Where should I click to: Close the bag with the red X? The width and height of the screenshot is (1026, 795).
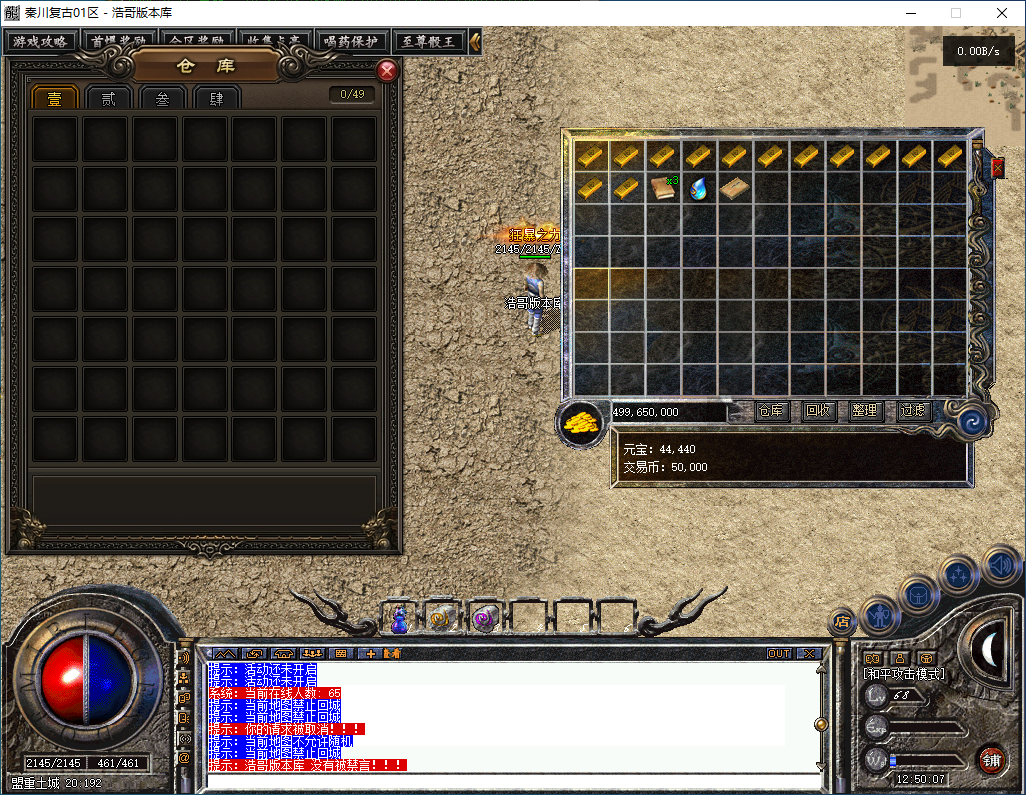(x=997, y=168)
